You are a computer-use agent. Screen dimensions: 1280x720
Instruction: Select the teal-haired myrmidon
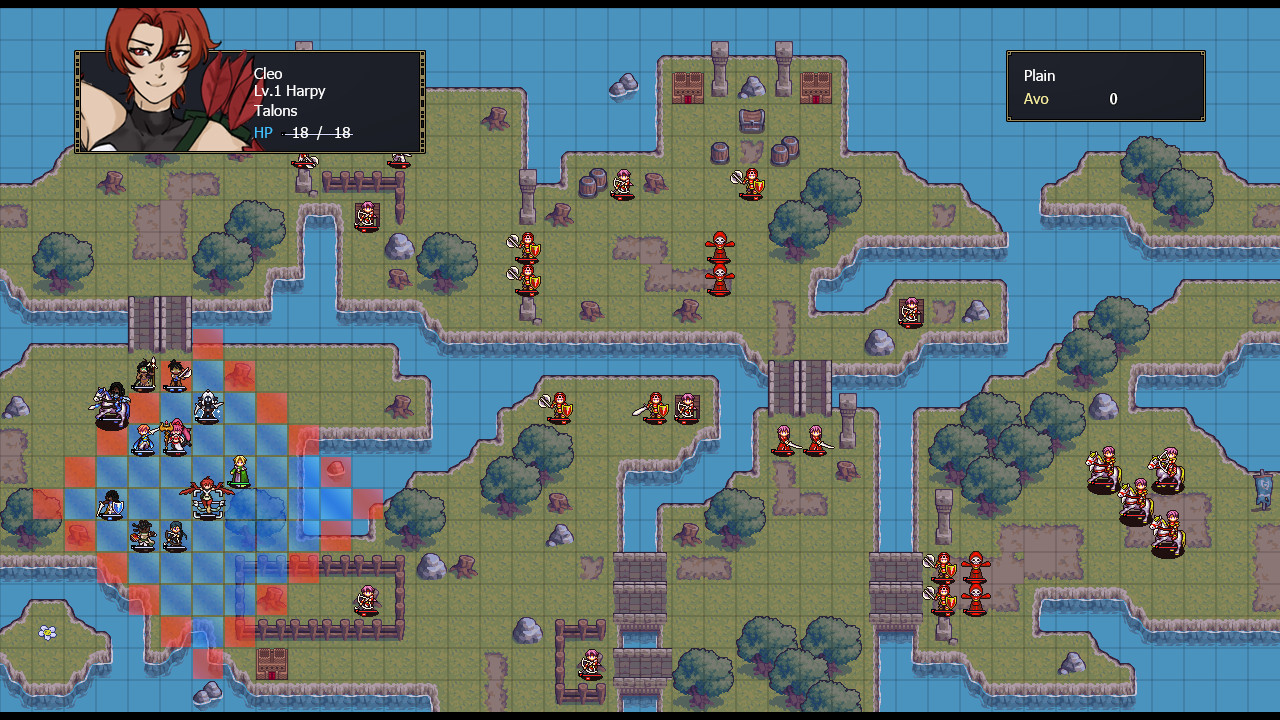click(x=176, y=534)
